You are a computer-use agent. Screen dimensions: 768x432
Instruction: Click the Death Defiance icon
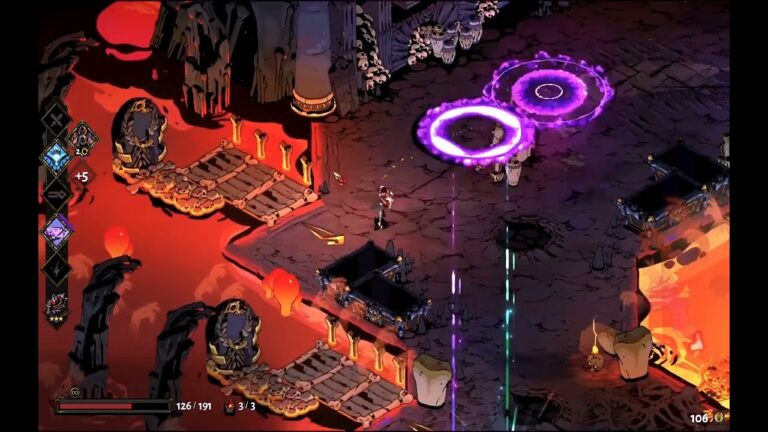click(x=230, y=406)
